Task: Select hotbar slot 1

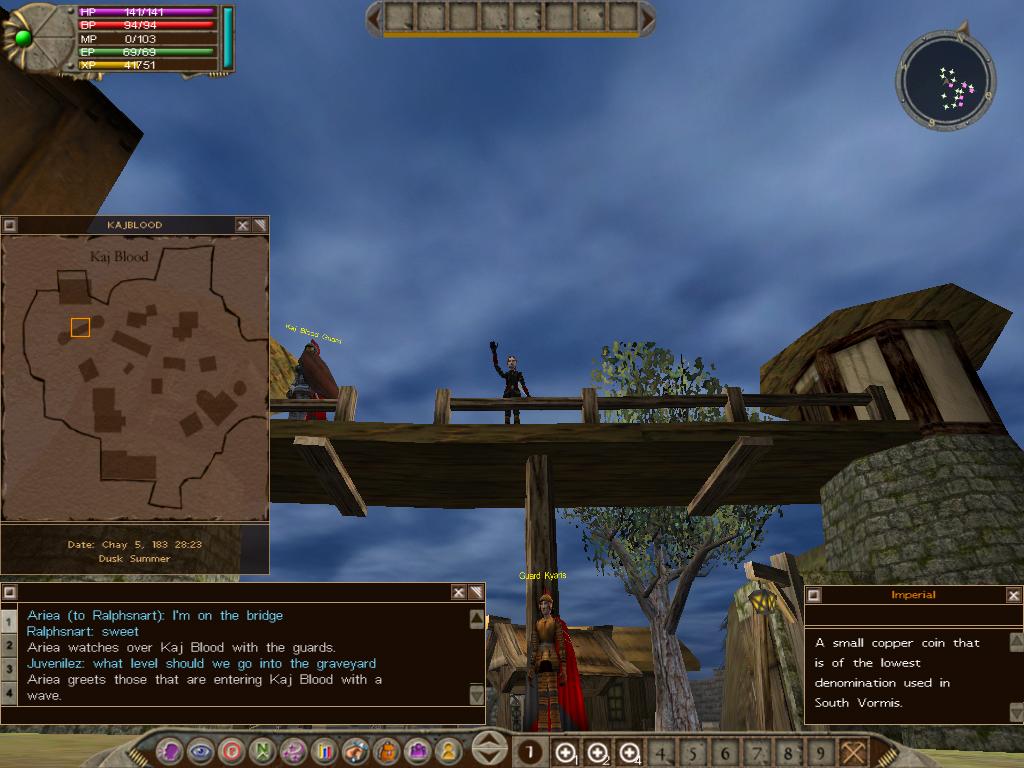Action: (531, 752)
